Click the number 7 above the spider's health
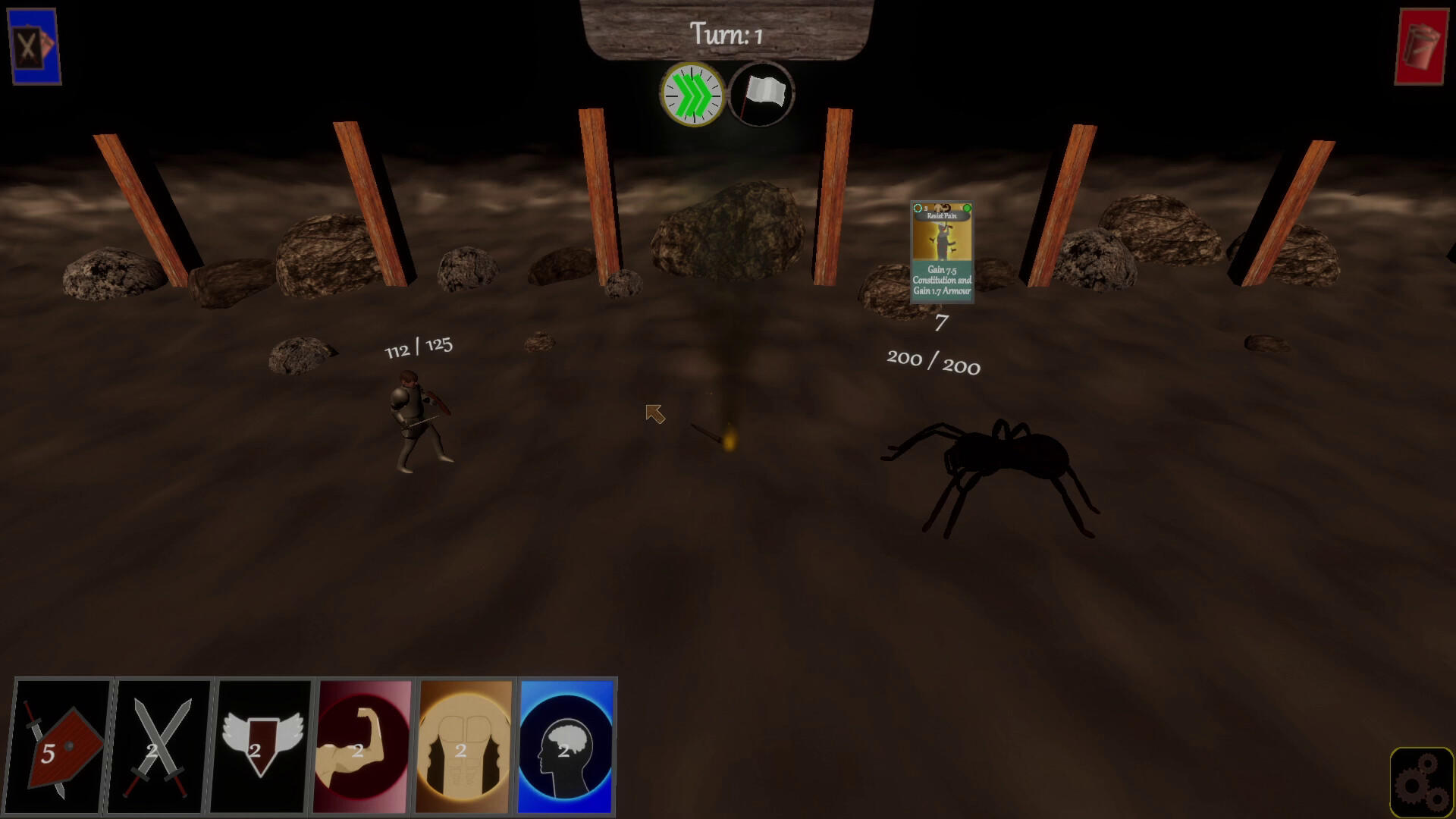The image size is (1456, 819). (x=938, y=326)
